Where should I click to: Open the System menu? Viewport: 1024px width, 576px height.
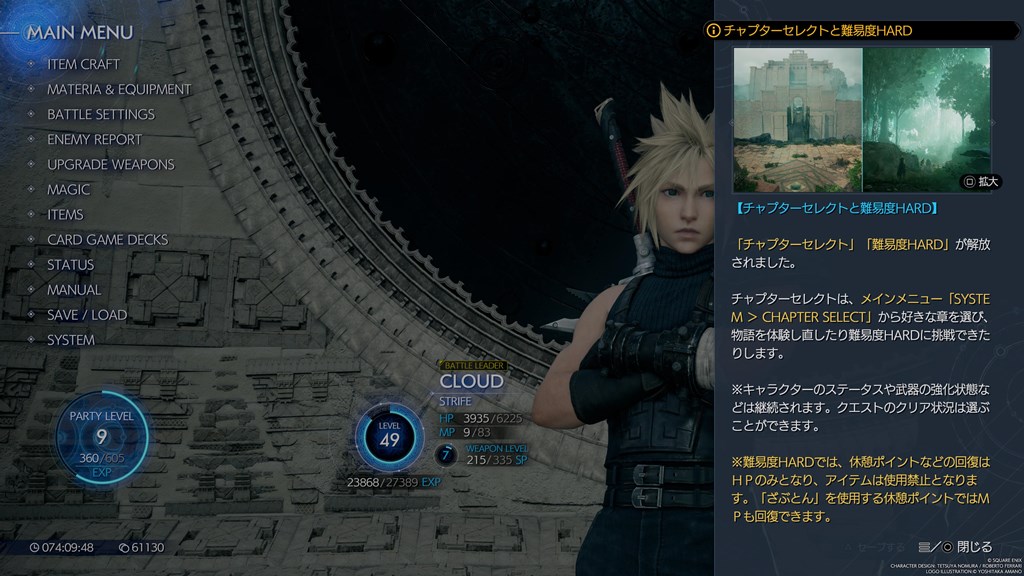click(x=70, y=339)
